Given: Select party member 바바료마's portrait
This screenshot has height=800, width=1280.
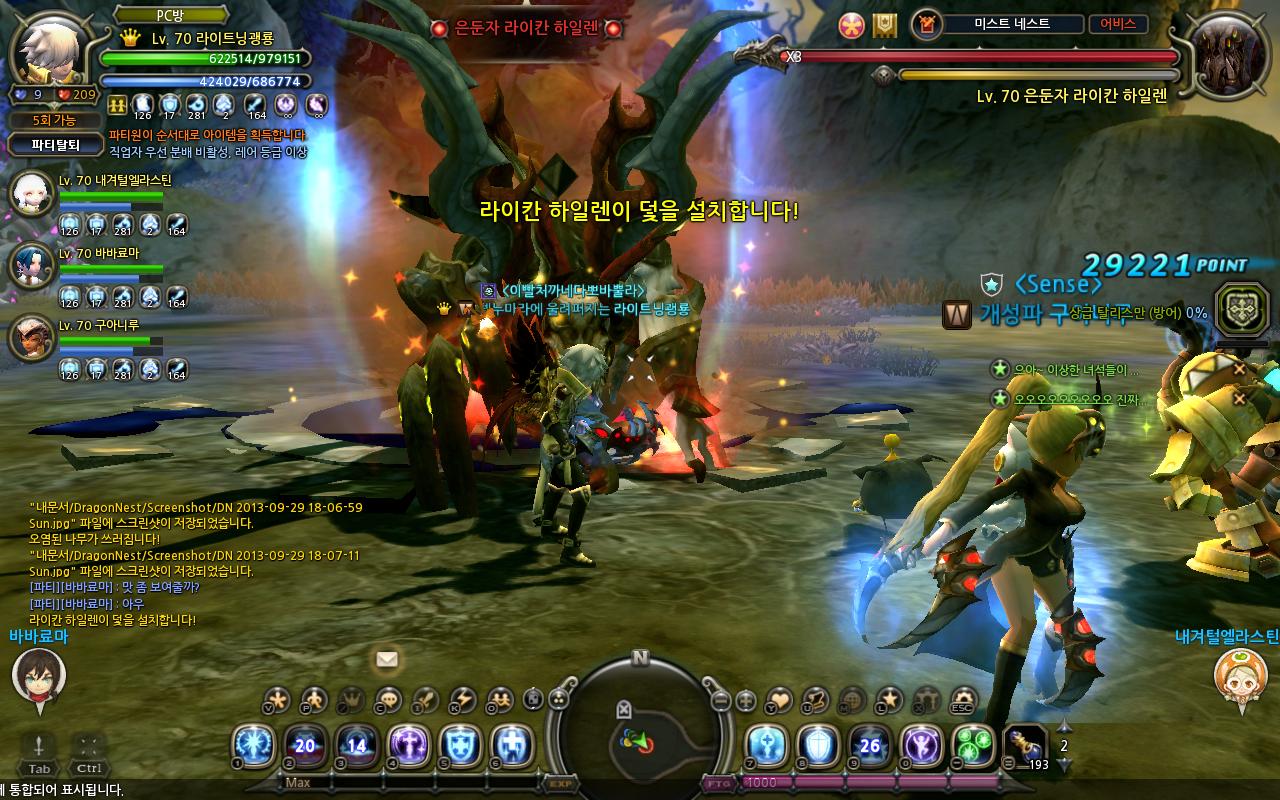Looking at the screenshot, I should pos(30,266).
